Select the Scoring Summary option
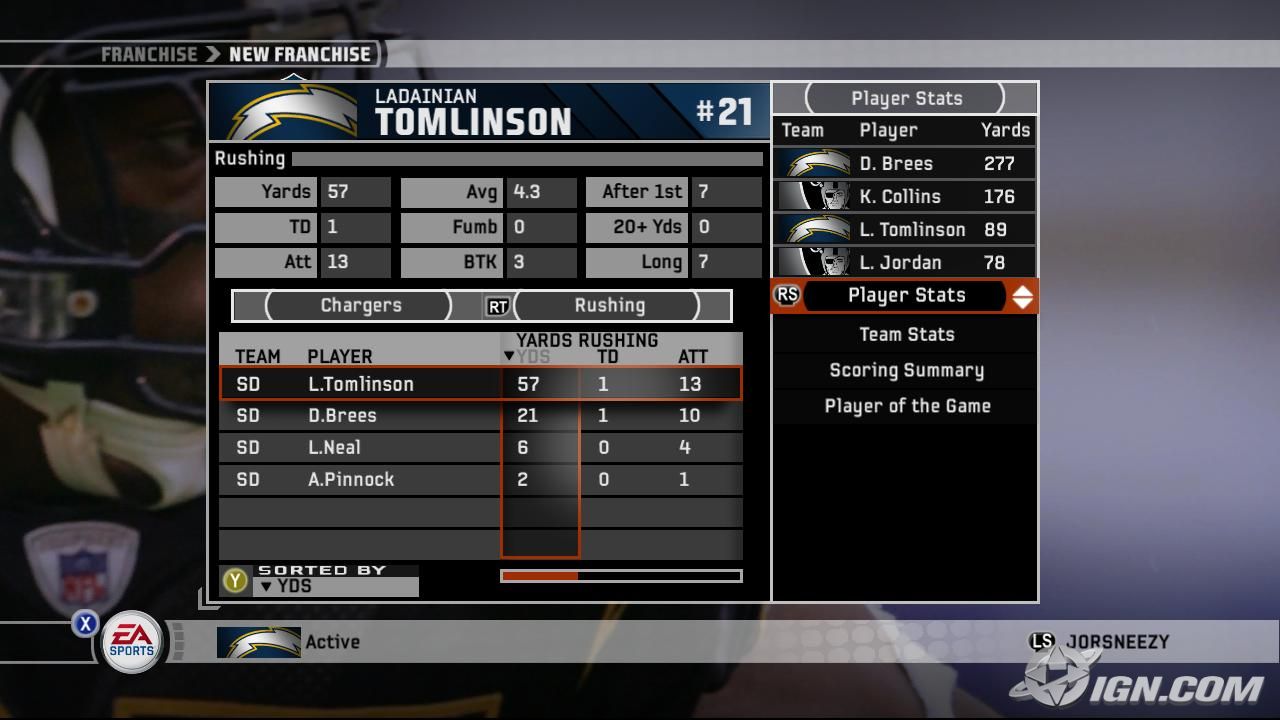 (x=906, y=370)
